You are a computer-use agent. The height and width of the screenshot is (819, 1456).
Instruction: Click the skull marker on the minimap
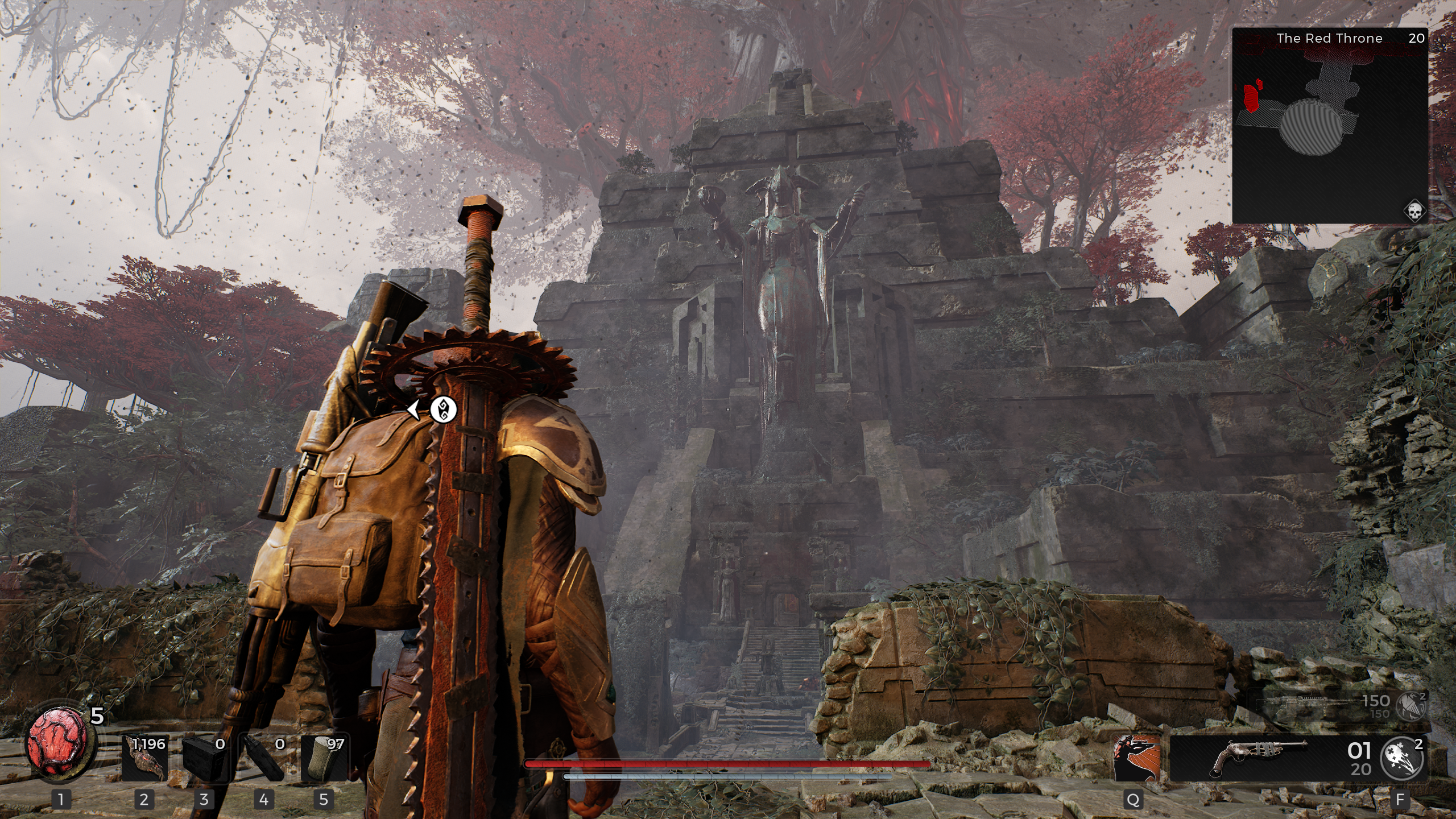click(x=1414, y=212)
